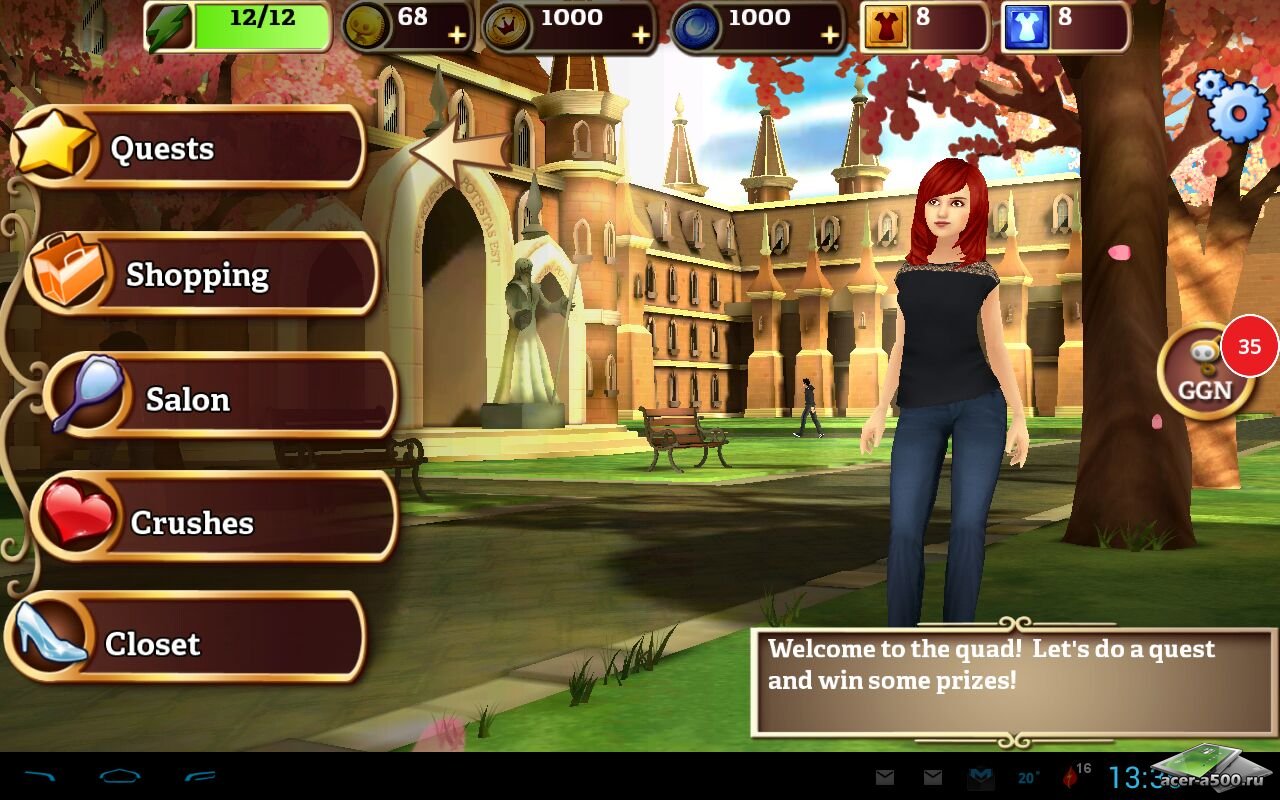Viewport: 1280px width, 800px height.
Task: Select the red dress counter icon
Action: 882,27
